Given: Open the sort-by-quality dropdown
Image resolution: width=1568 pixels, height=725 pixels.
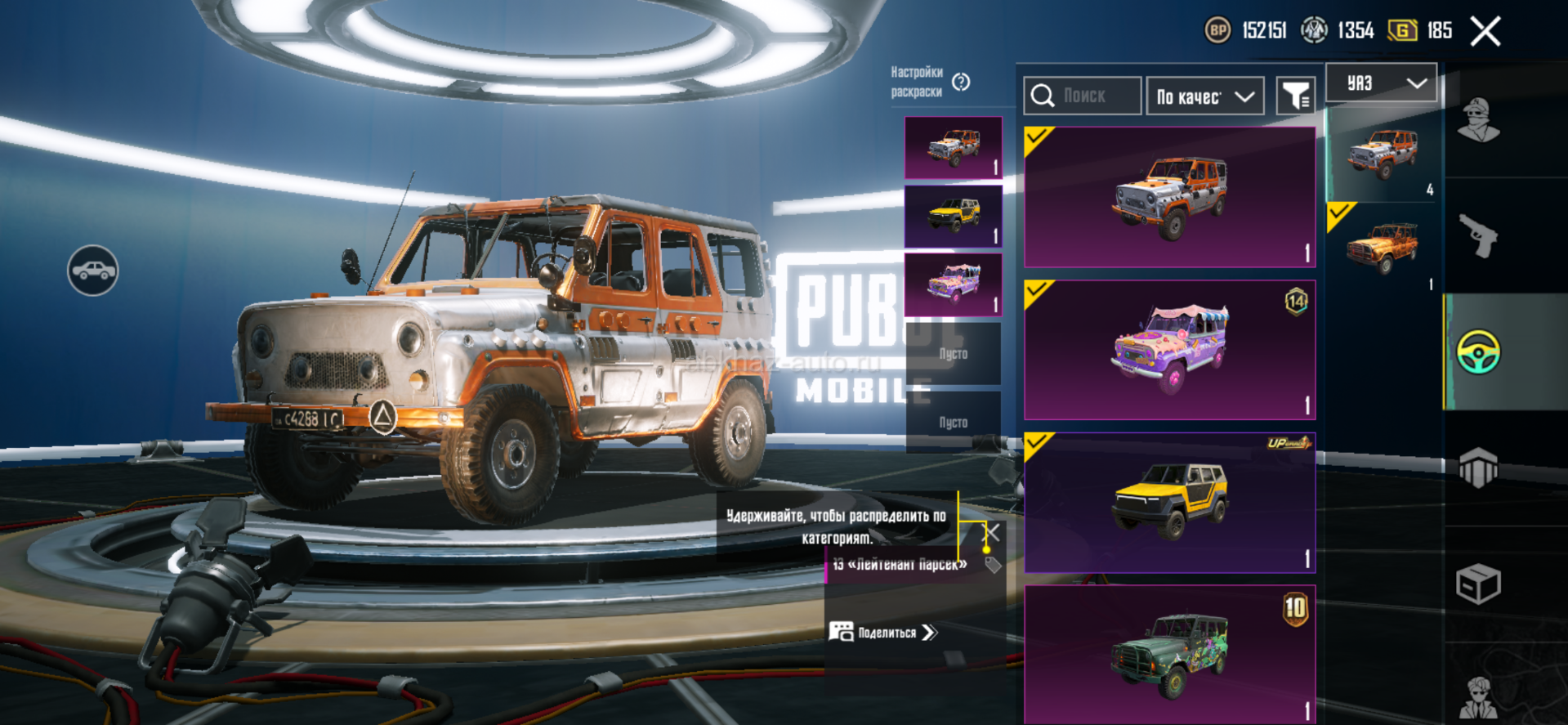Looking at the screenshot, I should coord(1204,96).
